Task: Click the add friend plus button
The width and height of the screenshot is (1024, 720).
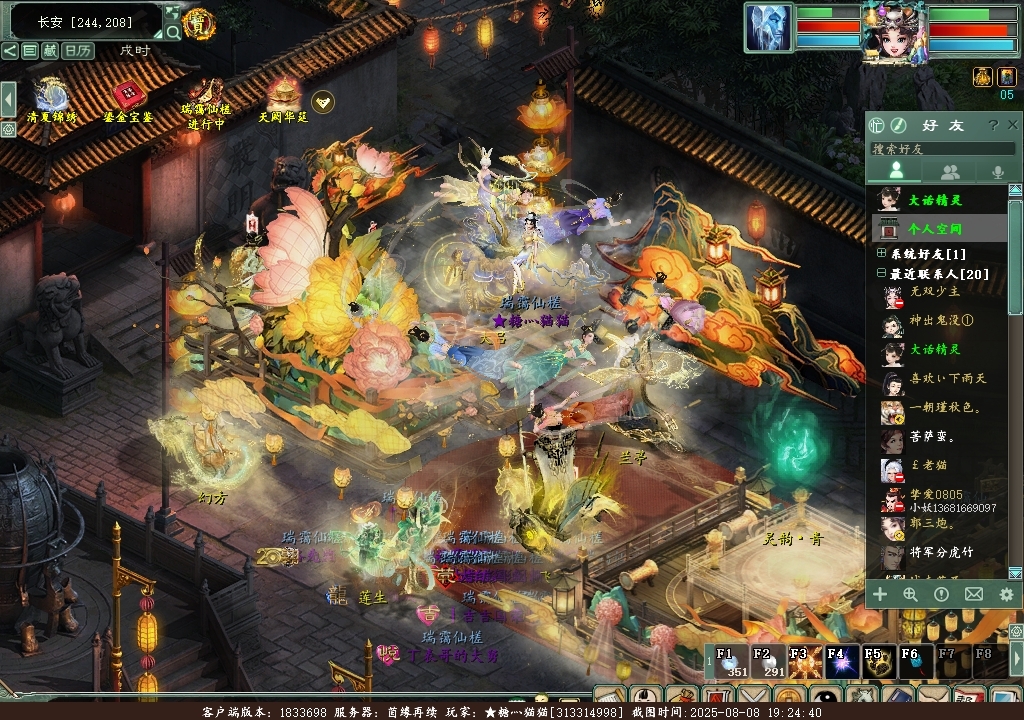Action: (880, 594)
